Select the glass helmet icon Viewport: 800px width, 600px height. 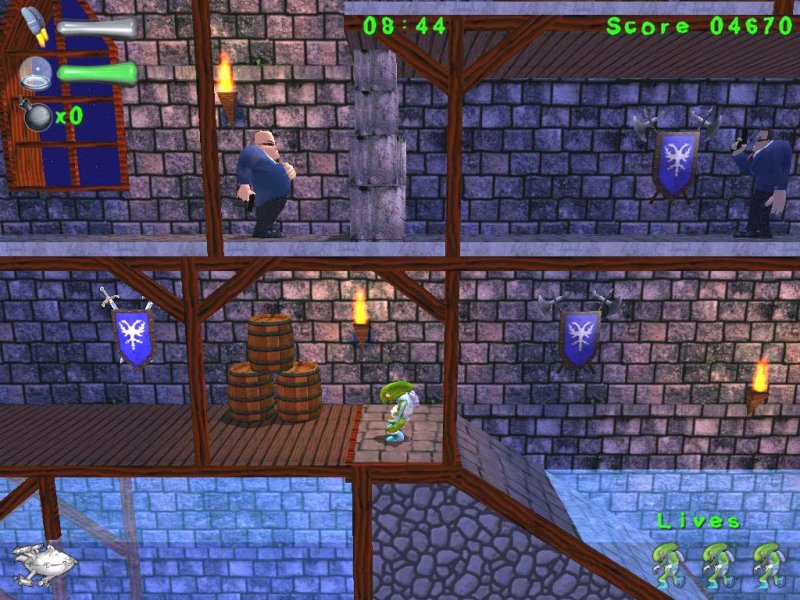coord(35,72)
